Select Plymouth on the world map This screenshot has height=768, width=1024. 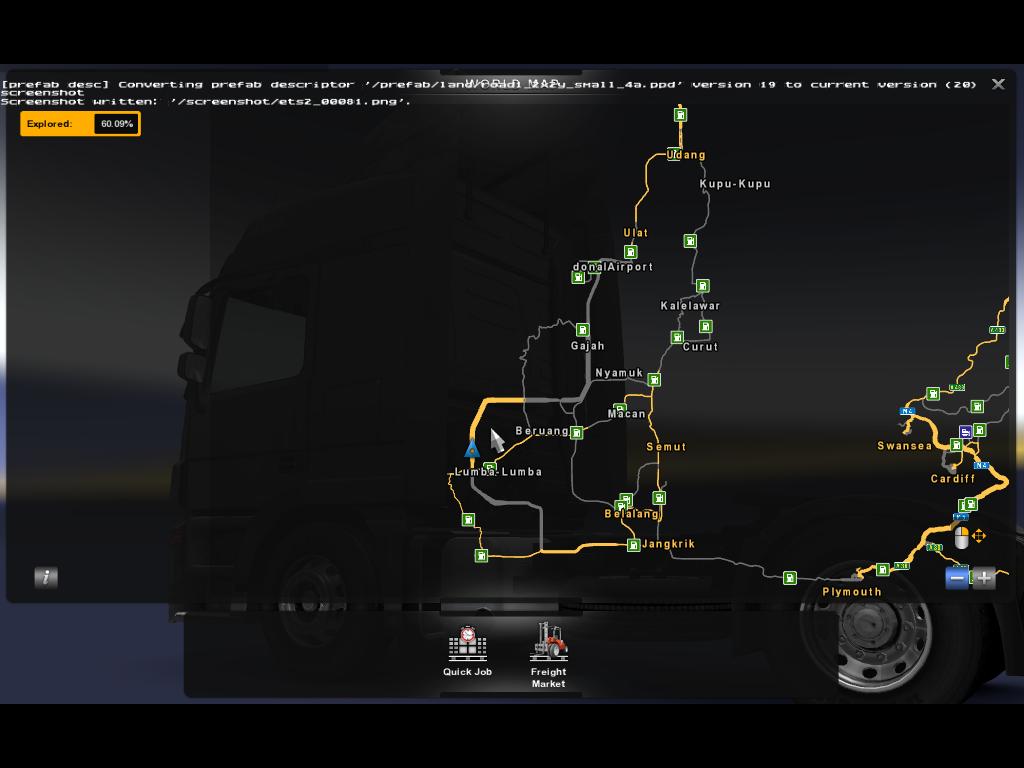(852, 592)
